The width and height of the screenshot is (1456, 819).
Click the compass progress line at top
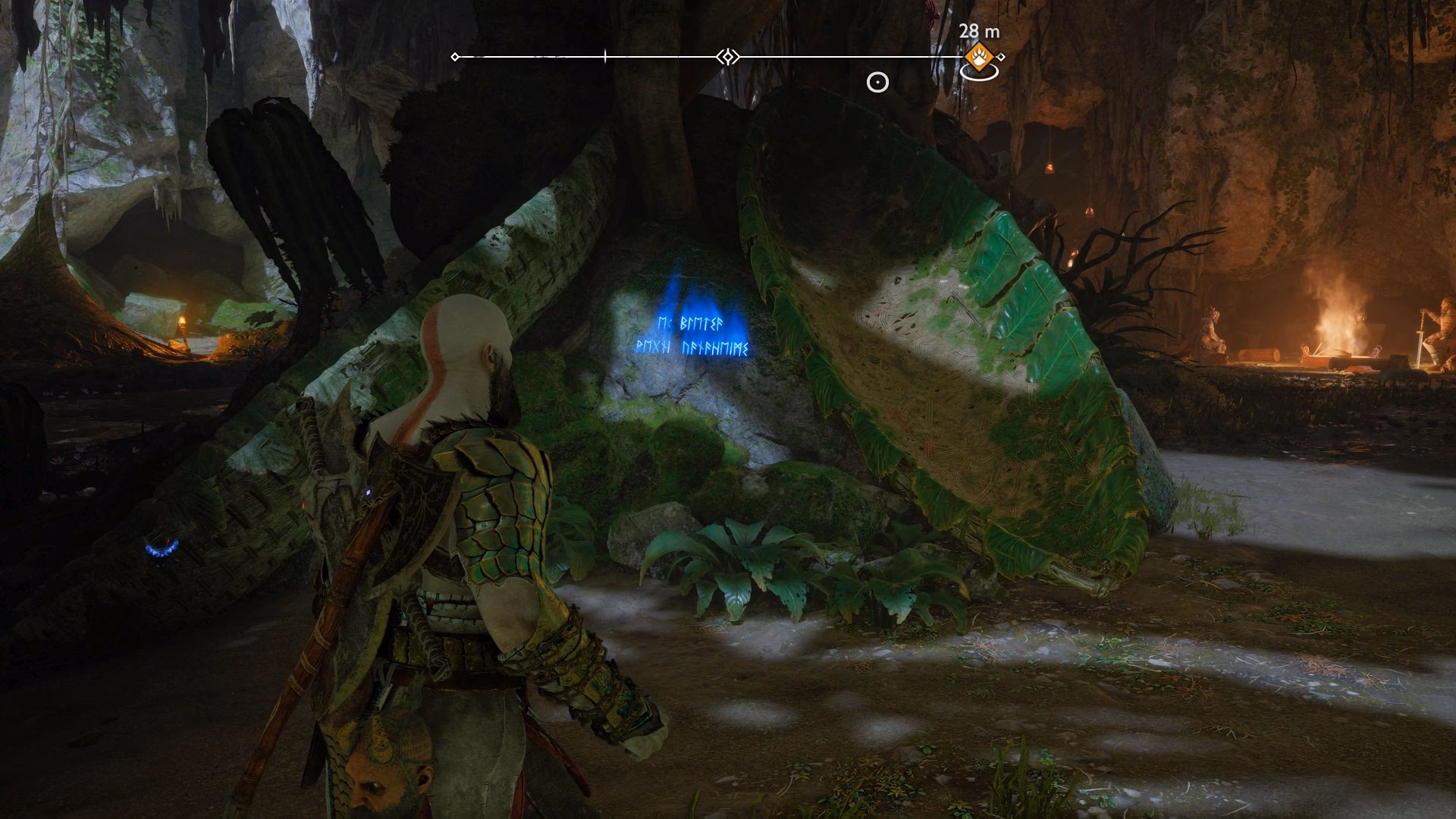[667, 55]
